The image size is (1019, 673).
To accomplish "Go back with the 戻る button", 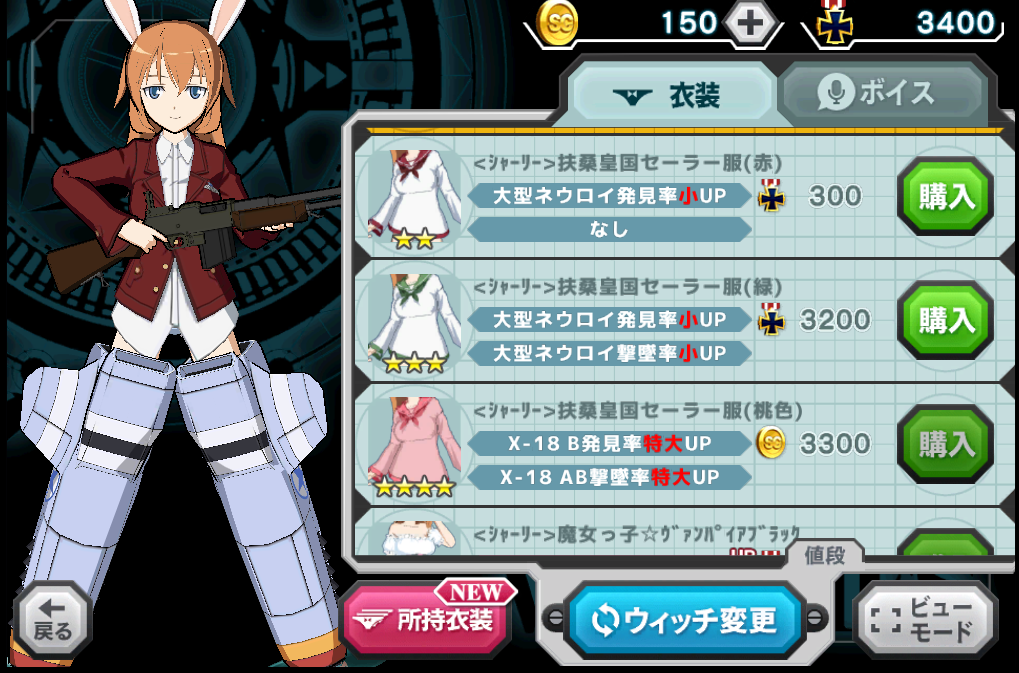I will click(x=52, y=620).
